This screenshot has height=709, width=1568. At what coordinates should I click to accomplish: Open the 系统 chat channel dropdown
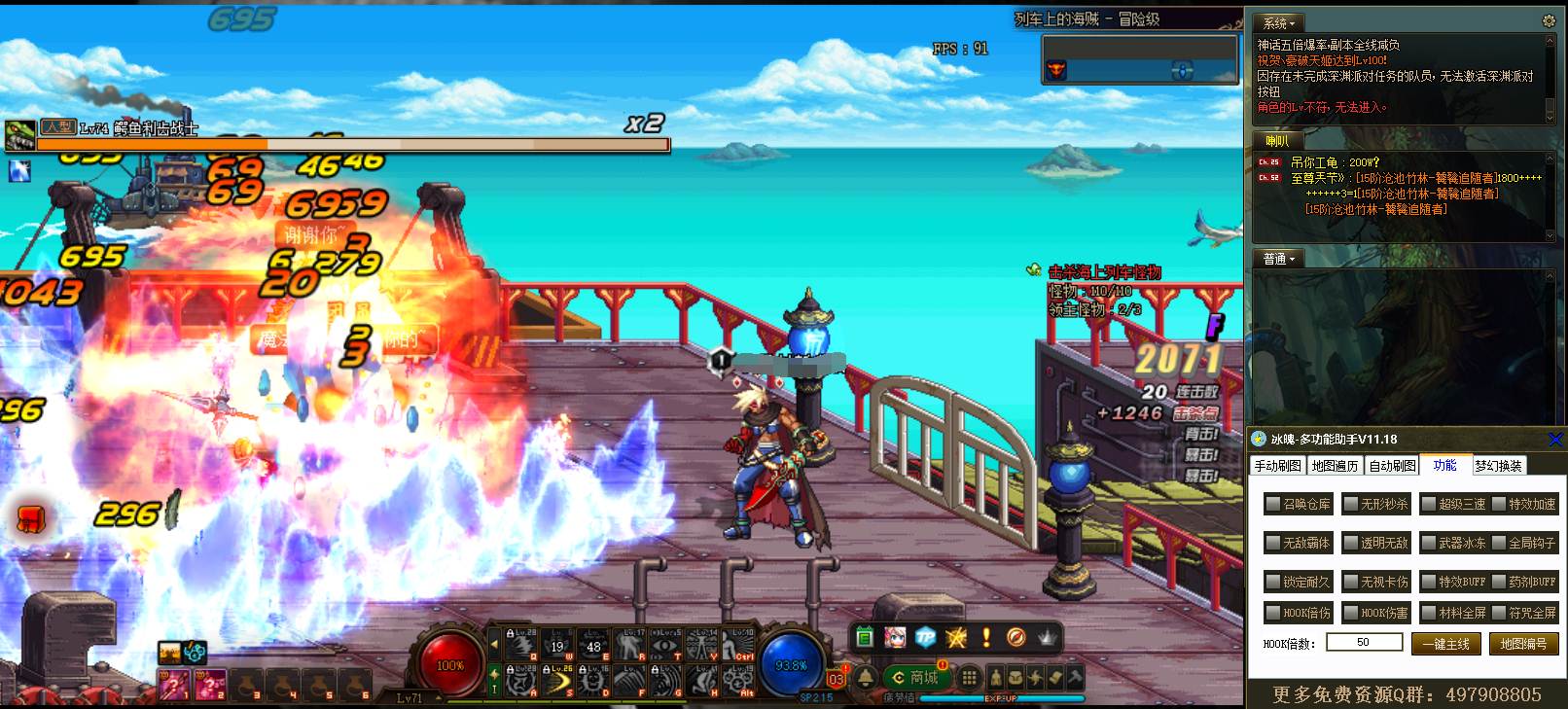(x=1279, y=23)
